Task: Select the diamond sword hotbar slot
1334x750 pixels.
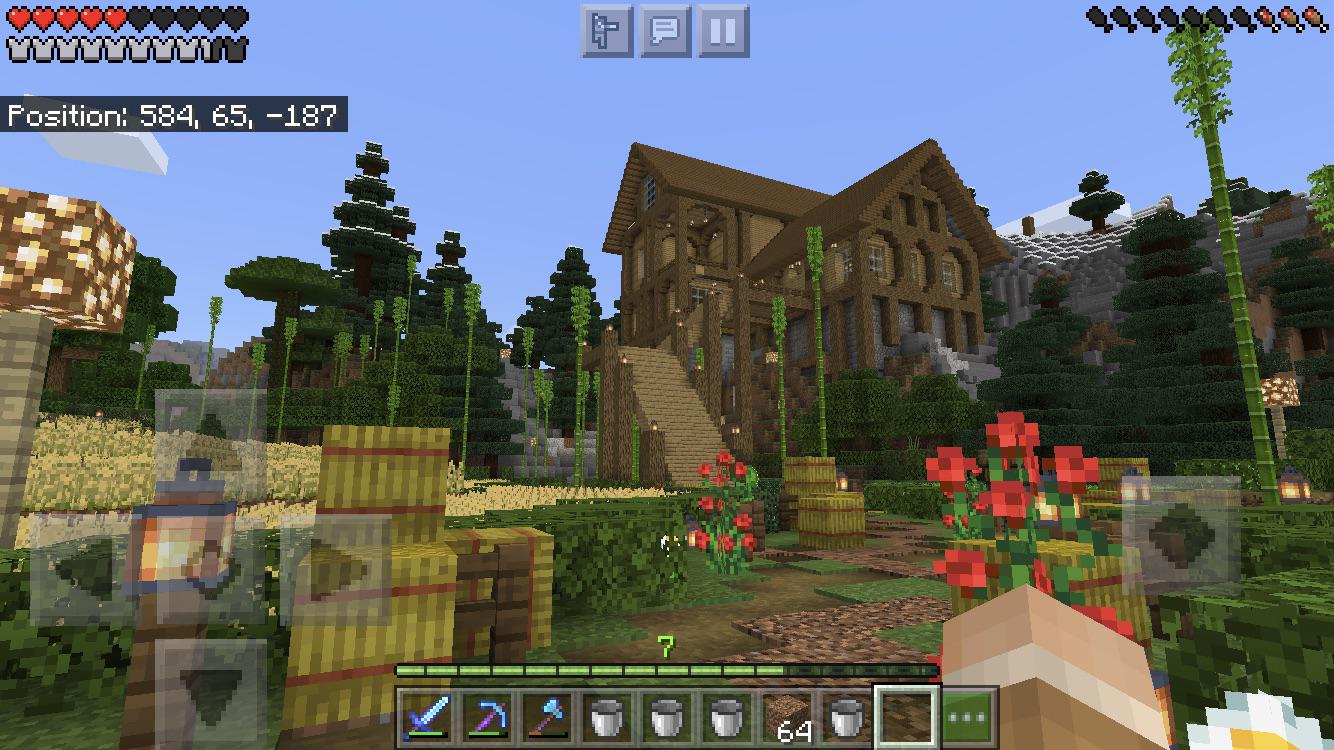Action: 427,716
